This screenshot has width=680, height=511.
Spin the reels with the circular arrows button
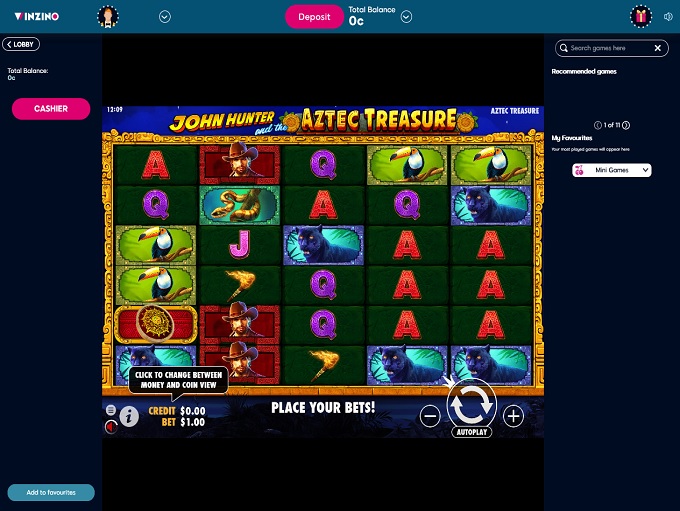point(470,406)
